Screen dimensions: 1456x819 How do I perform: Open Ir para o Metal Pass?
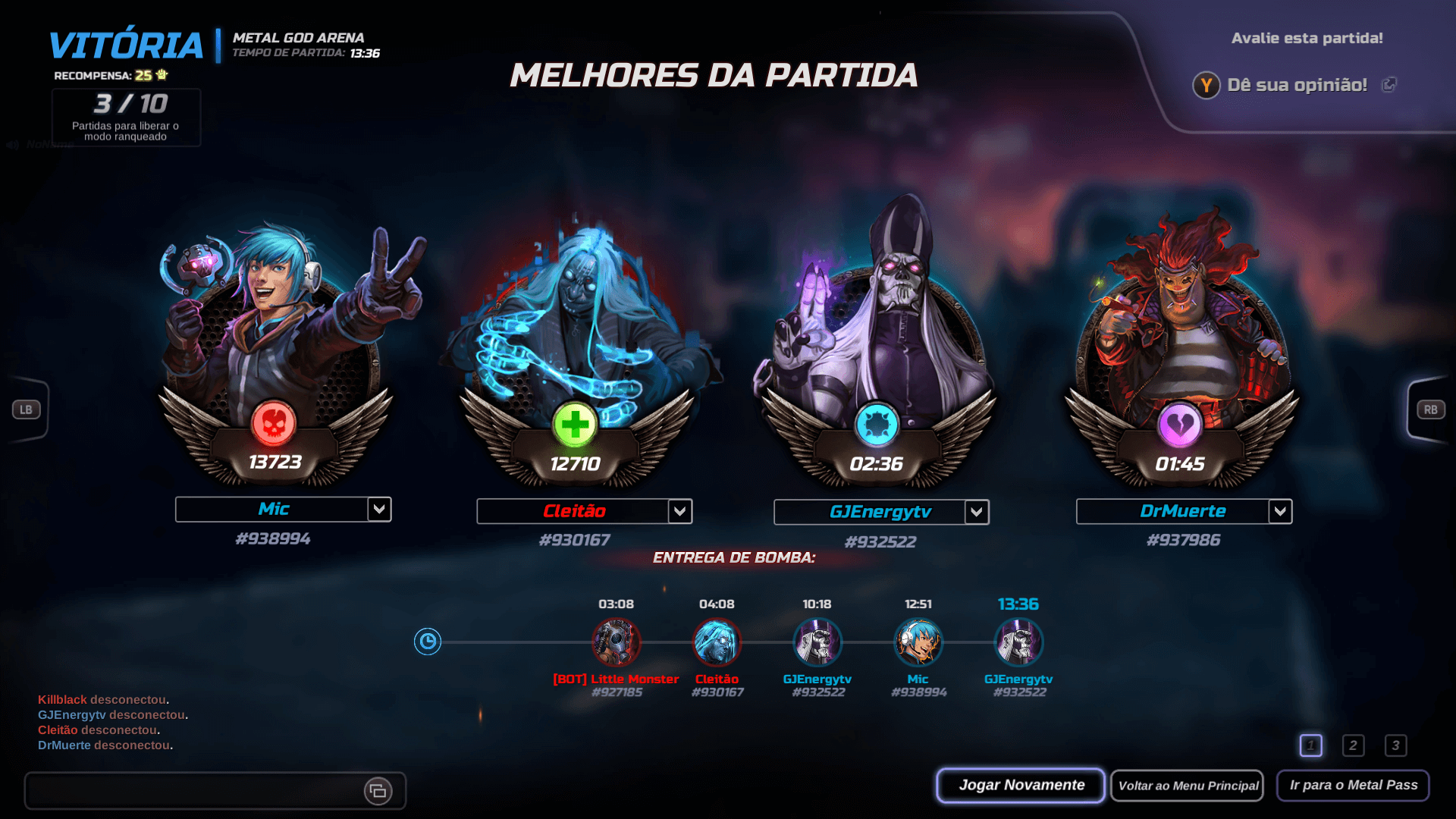[1353, 786]
